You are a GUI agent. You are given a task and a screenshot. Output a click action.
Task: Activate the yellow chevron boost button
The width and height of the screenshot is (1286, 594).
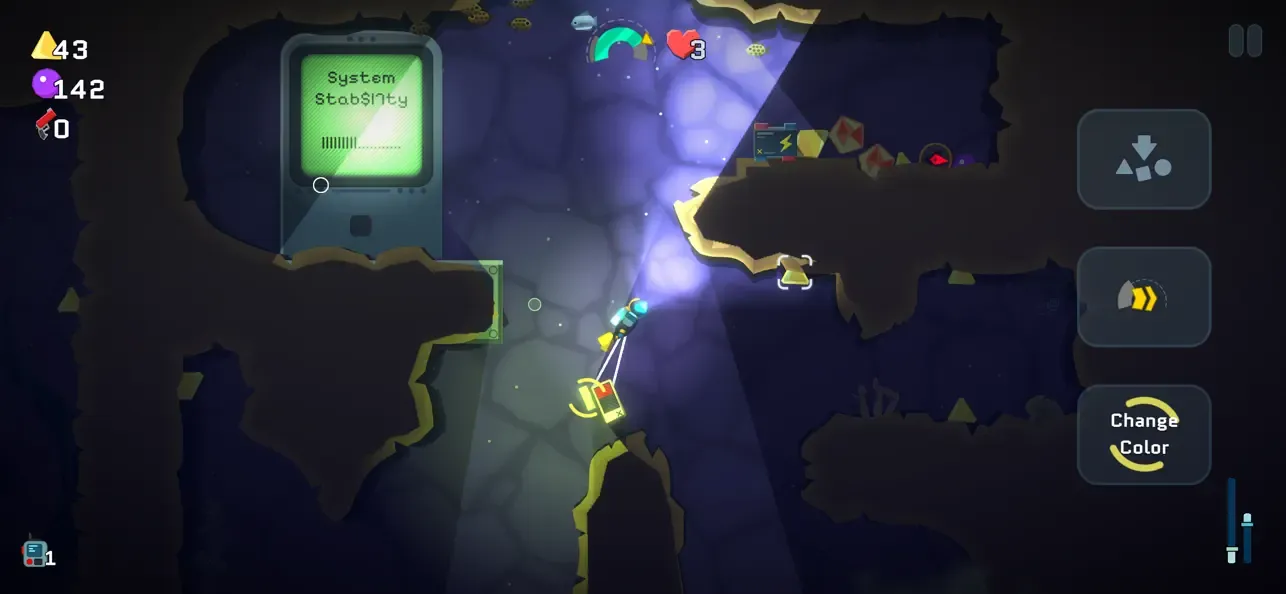point(1144,297)
